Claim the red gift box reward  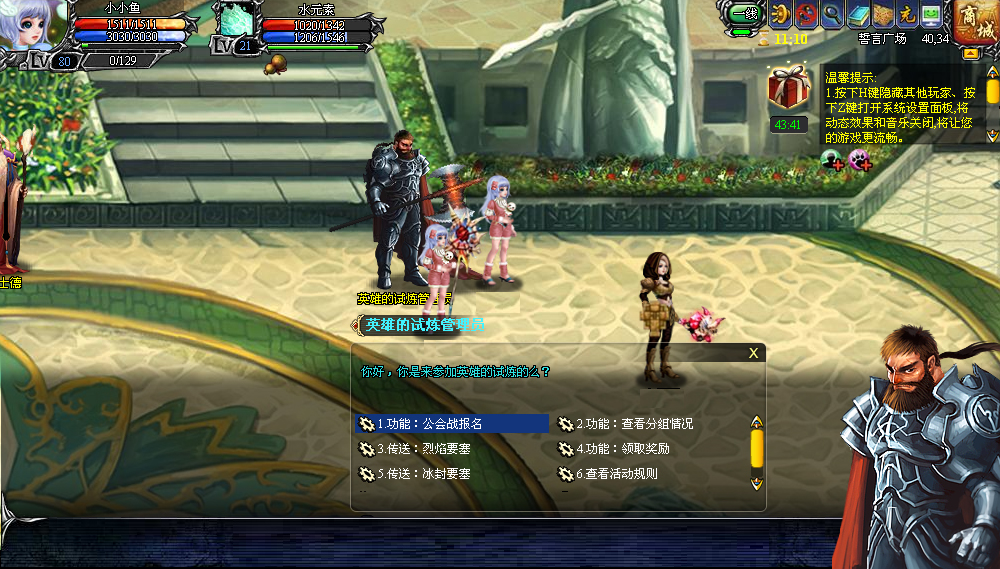coord(788,88)
